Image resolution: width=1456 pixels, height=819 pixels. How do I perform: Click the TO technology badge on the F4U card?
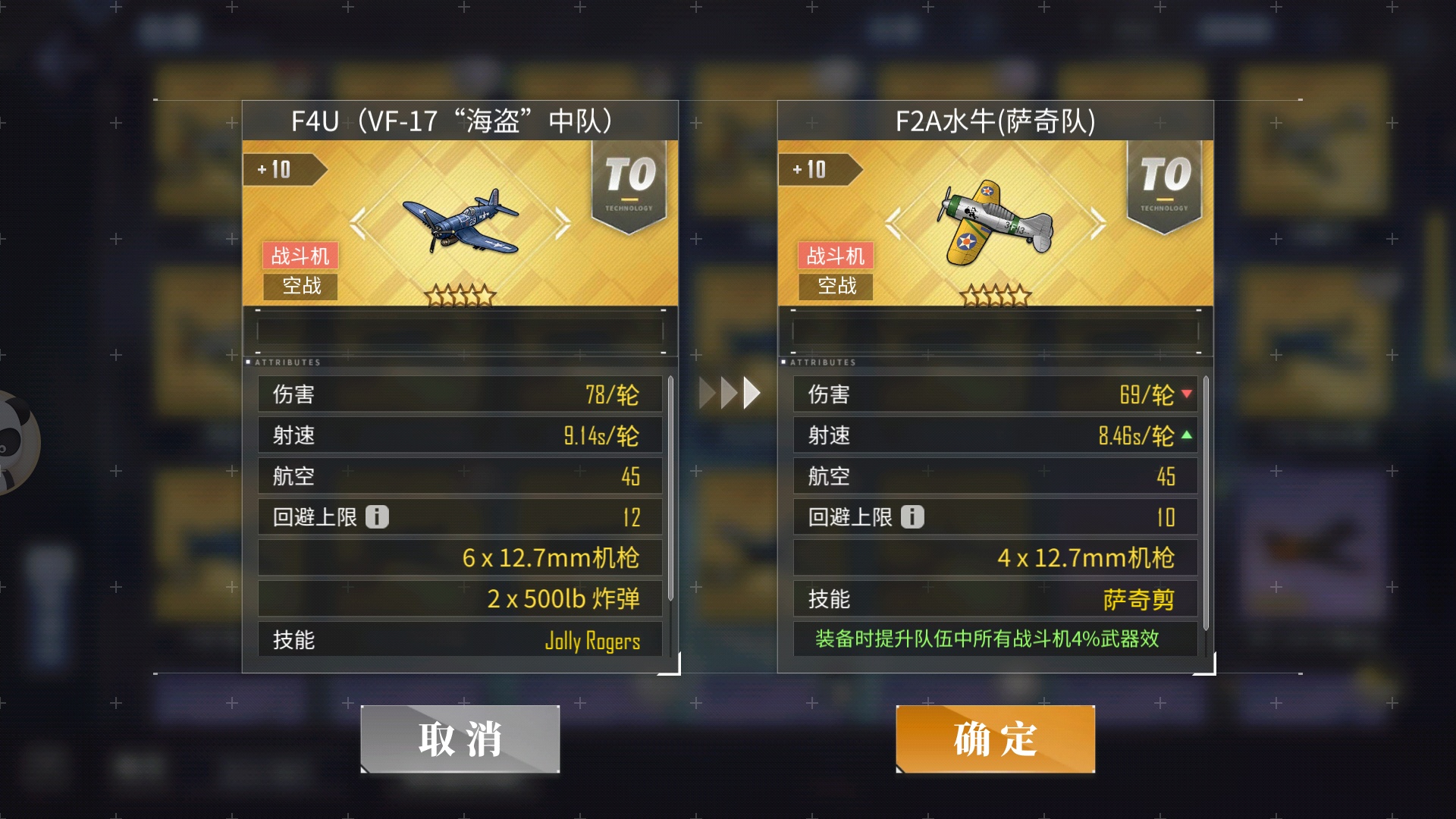click(632, 178)
